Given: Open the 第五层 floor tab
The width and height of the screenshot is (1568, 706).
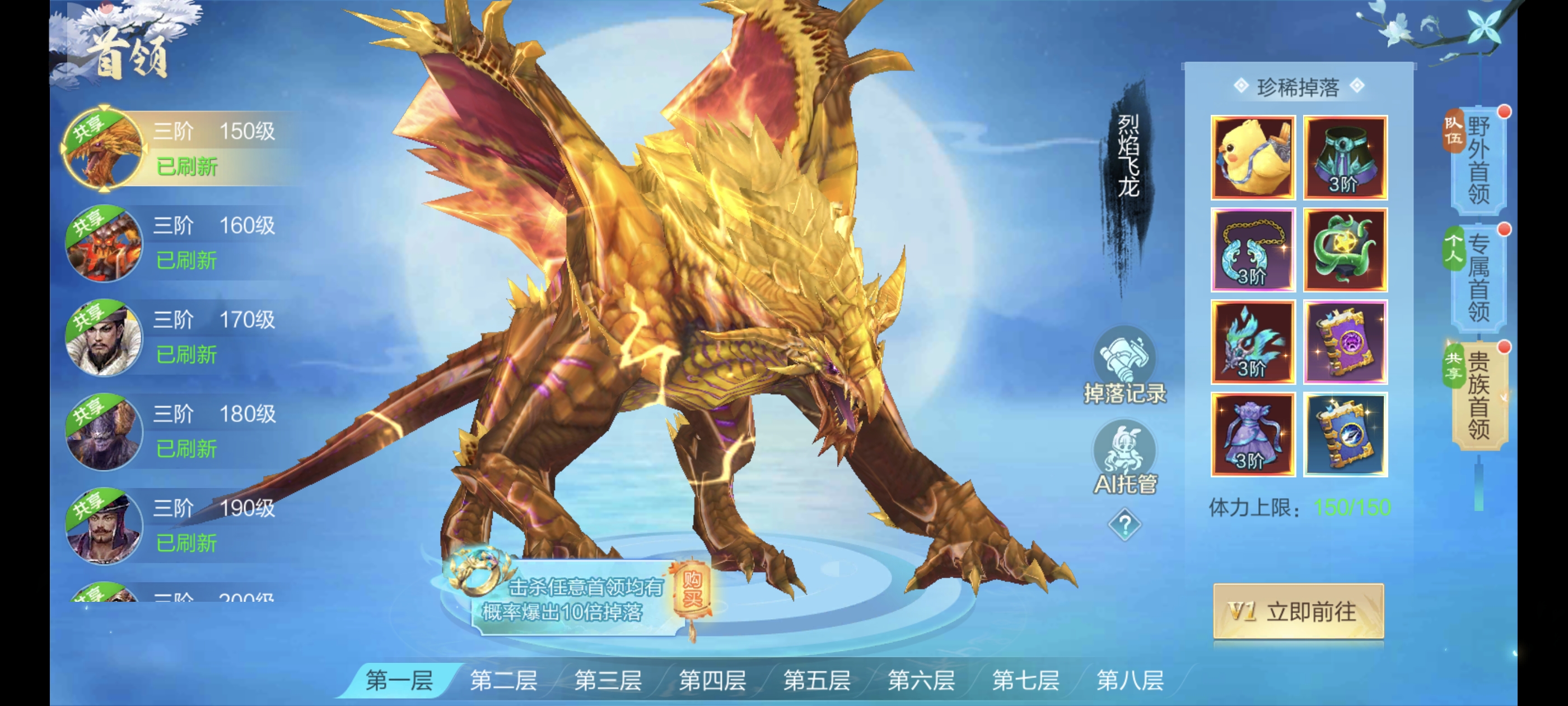Looking at the screenshot, I should point(816,680).
